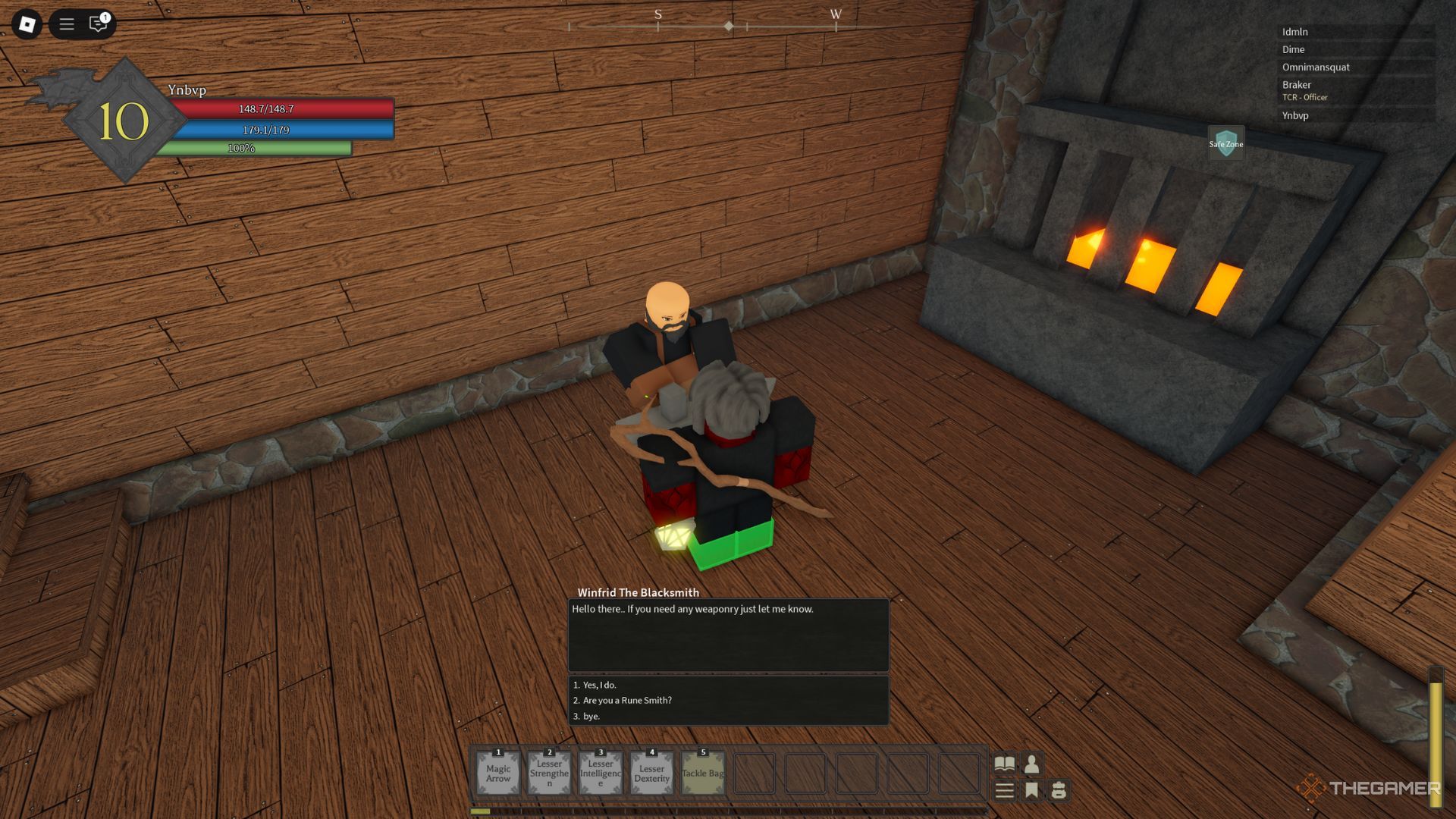1456x819 pixels.
Task: Toggle the Safe Zone shield indicator
Action: (x=1225, y=143)
